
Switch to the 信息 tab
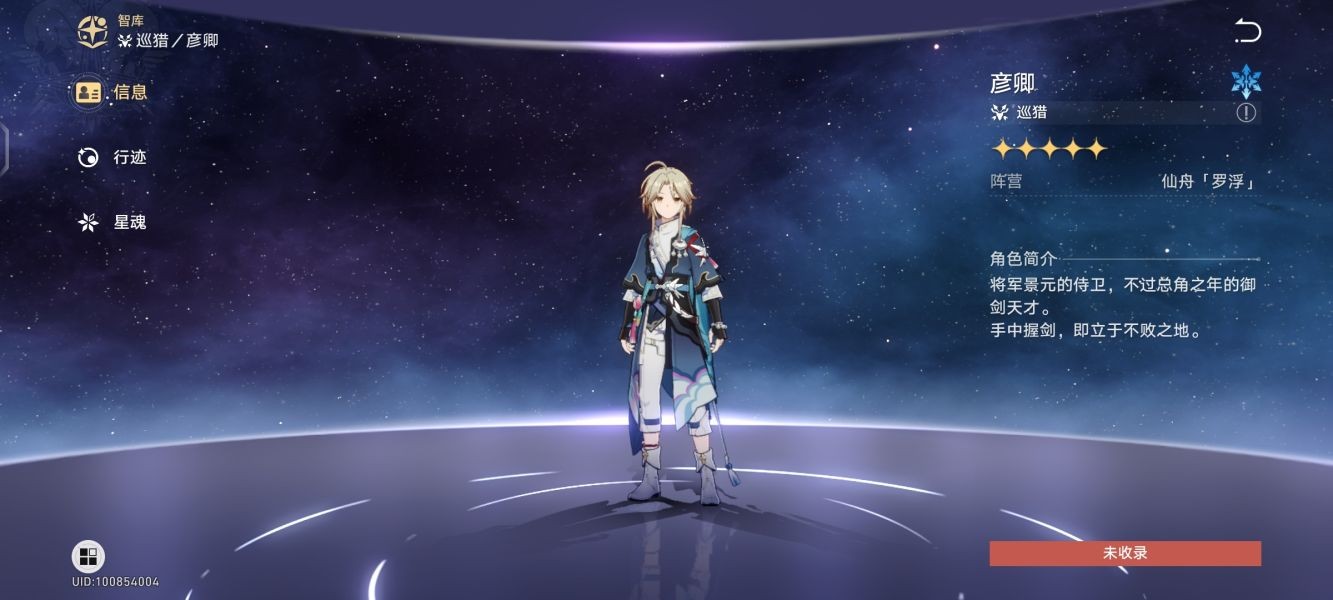click(112, 93)
